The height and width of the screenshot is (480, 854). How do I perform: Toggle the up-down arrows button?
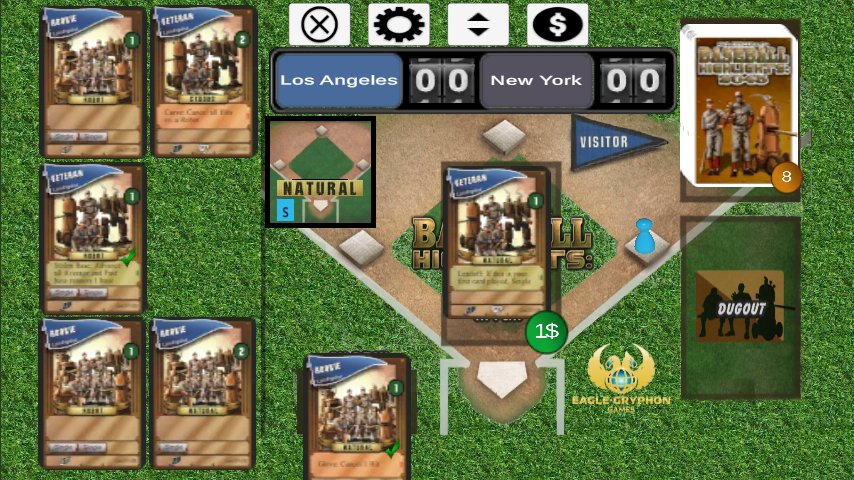(x=478, y=24)
